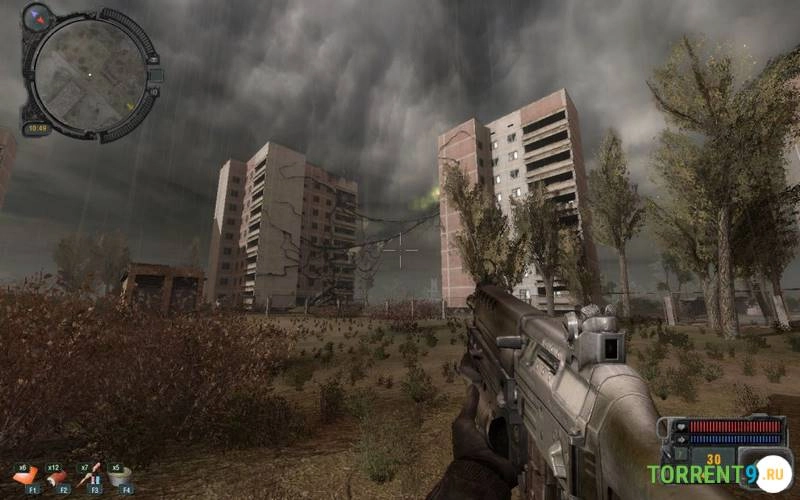Select the orange medkit quick slot

[x=29, y=475]
